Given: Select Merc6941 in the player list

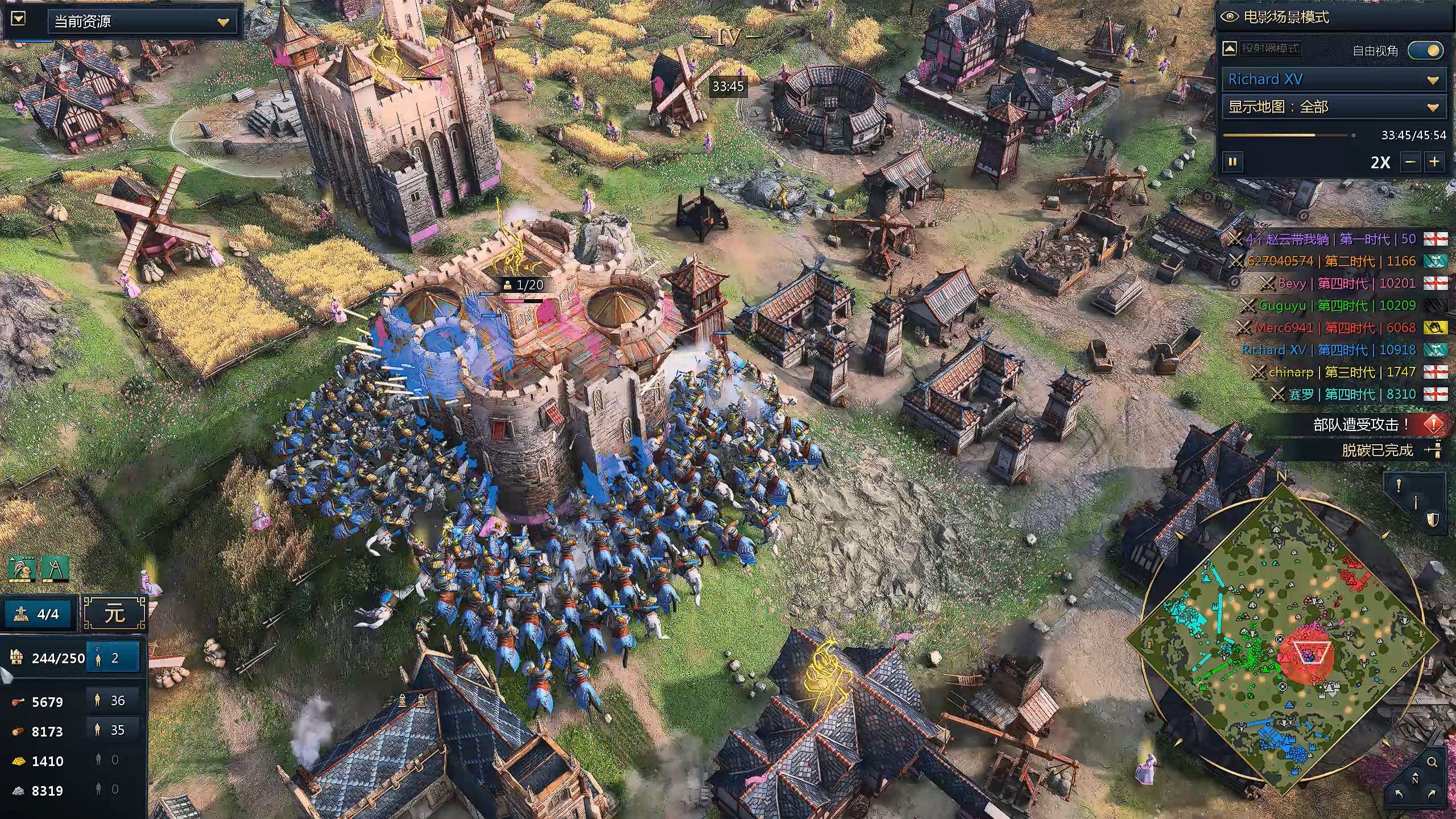Looking at the screenshot, I should tap(1283, 328).
